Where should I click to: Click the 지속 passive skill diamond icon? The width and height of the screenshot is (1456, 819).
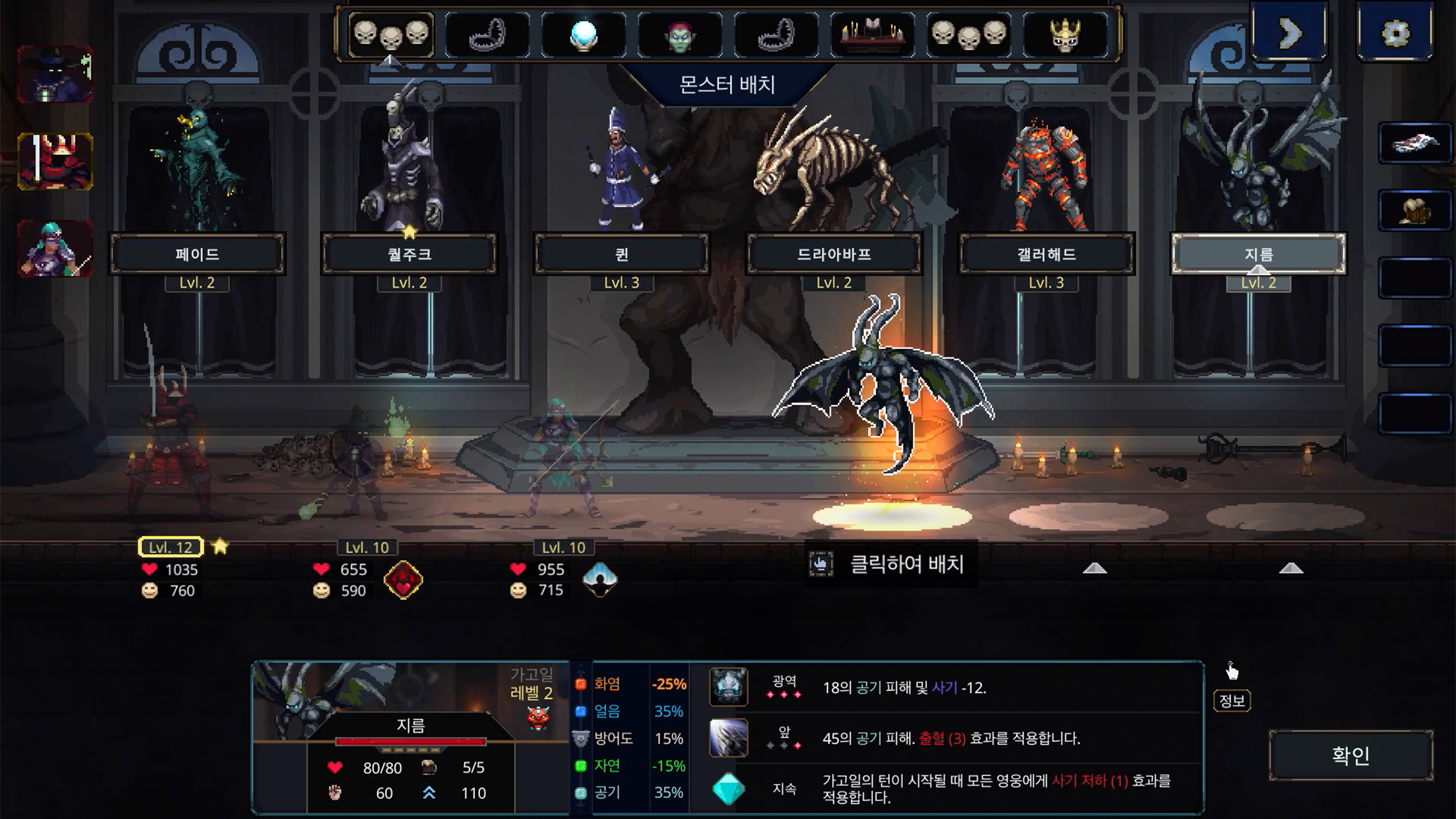729,789
